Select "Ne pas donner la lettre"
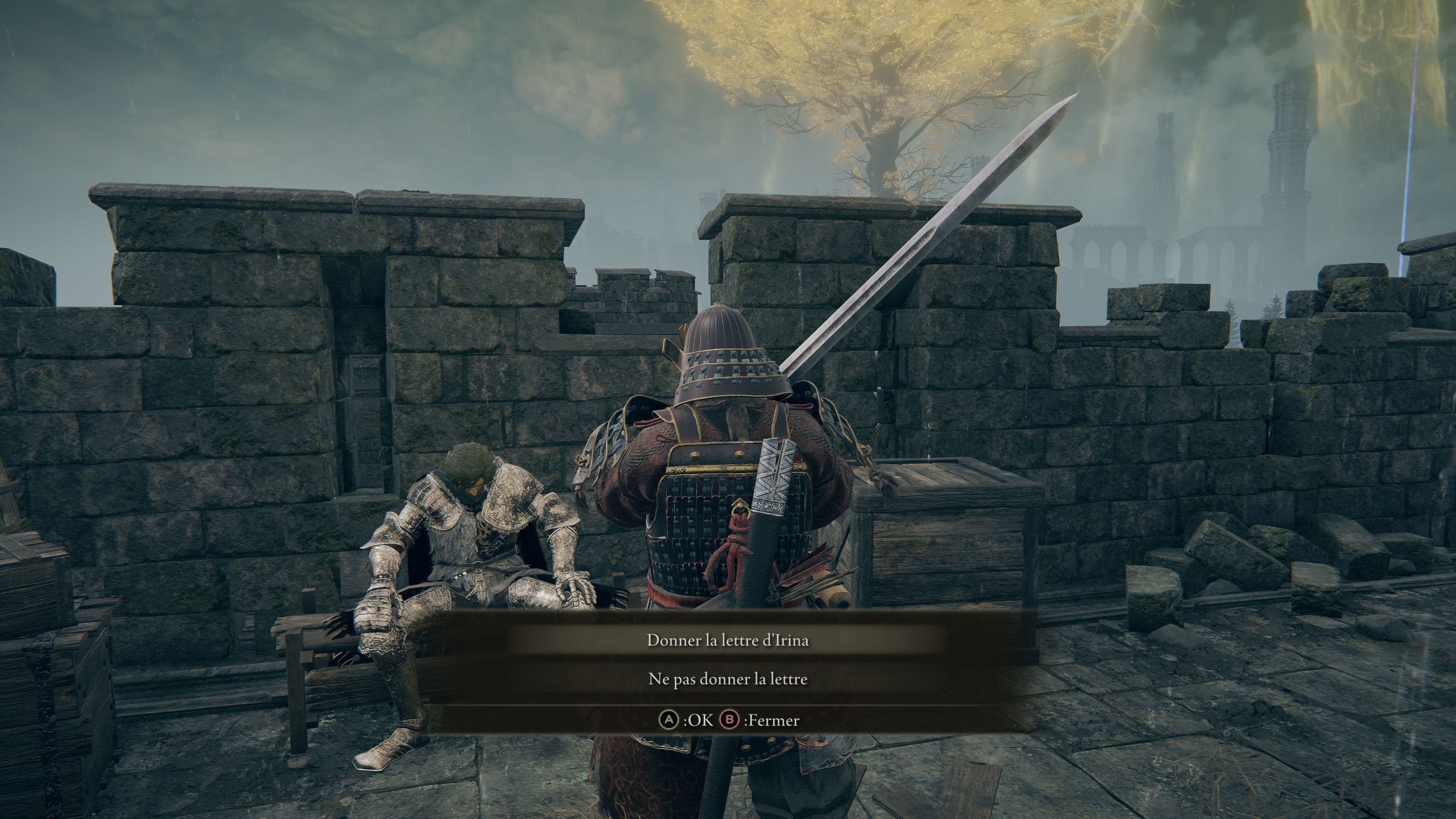This screenshot has height=819, width=1456. [x=728, y=679]
